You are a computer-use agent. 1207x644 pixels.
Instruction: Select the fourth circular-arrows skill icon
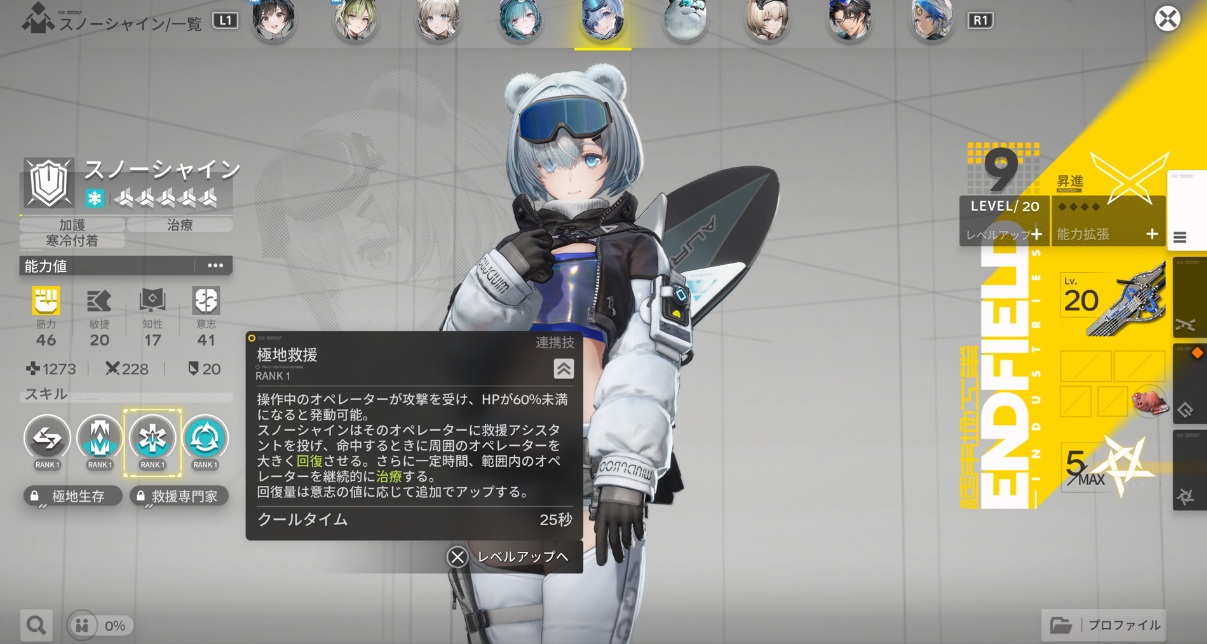pyautogui.click(x=205, y=437)
